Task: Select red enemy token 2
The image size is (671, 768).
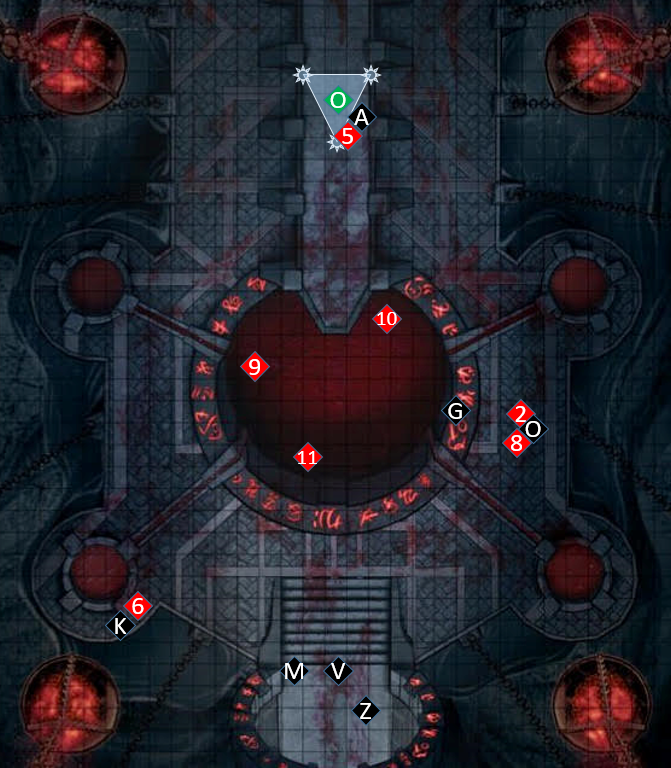Action: pyautogui.click(x=520, y=413)
